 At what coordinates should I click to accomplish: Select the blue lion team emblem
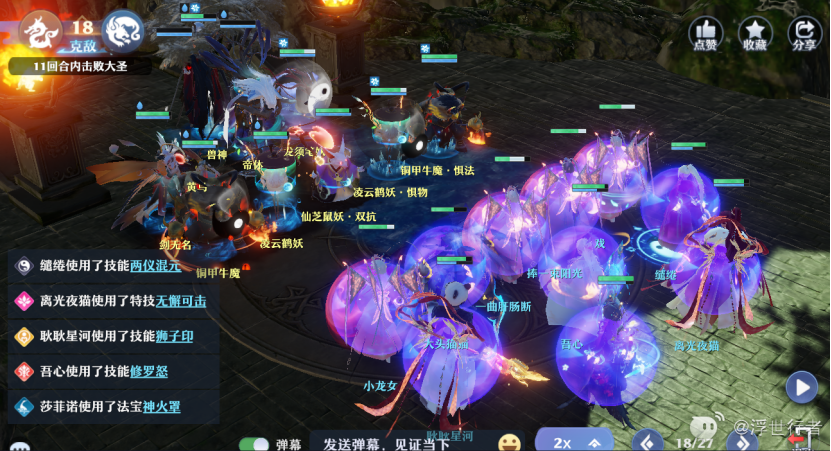click(x=122, y=31)
